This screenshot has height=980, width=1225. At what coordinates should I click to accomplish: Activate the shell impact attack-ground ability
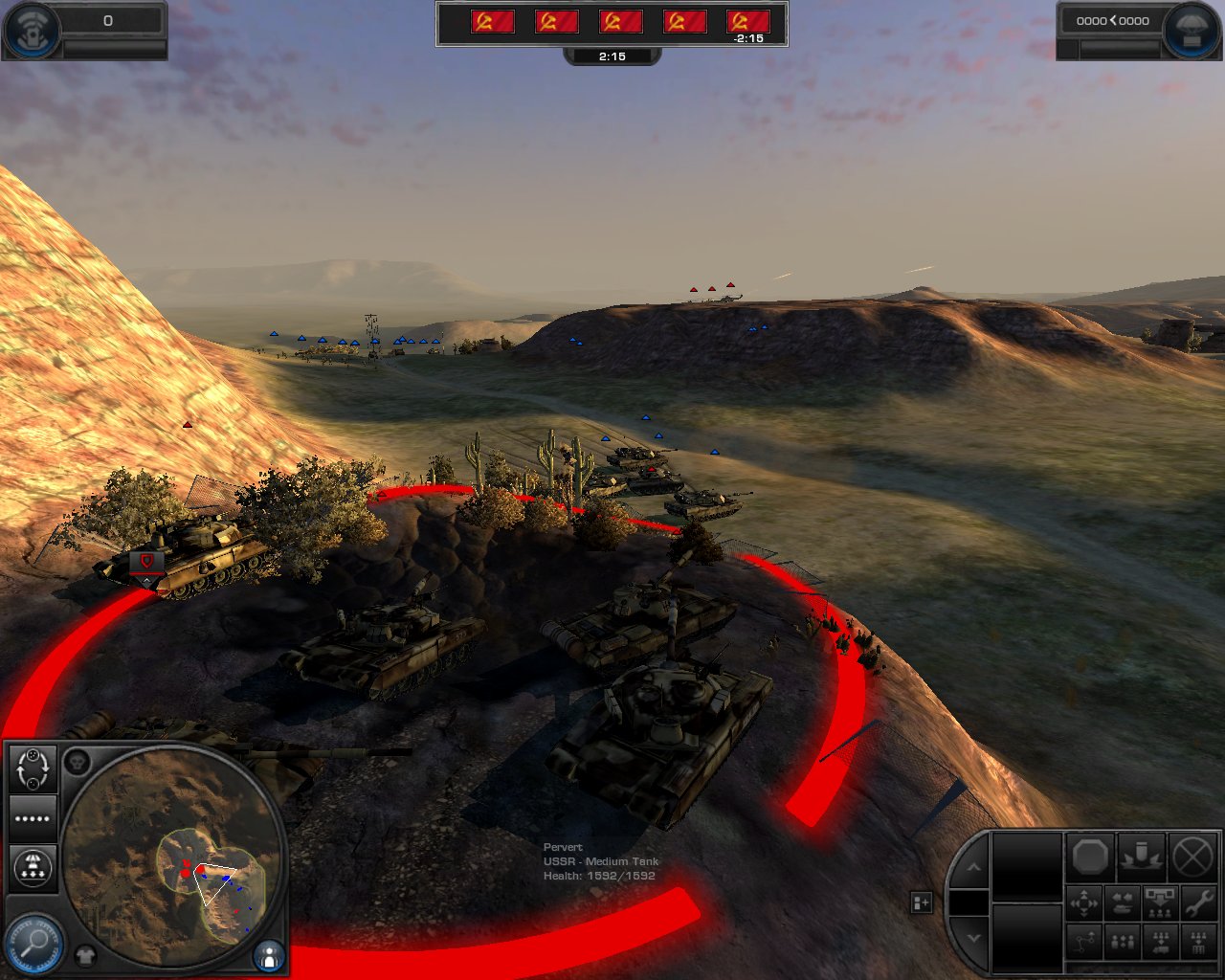(1142, 857)
